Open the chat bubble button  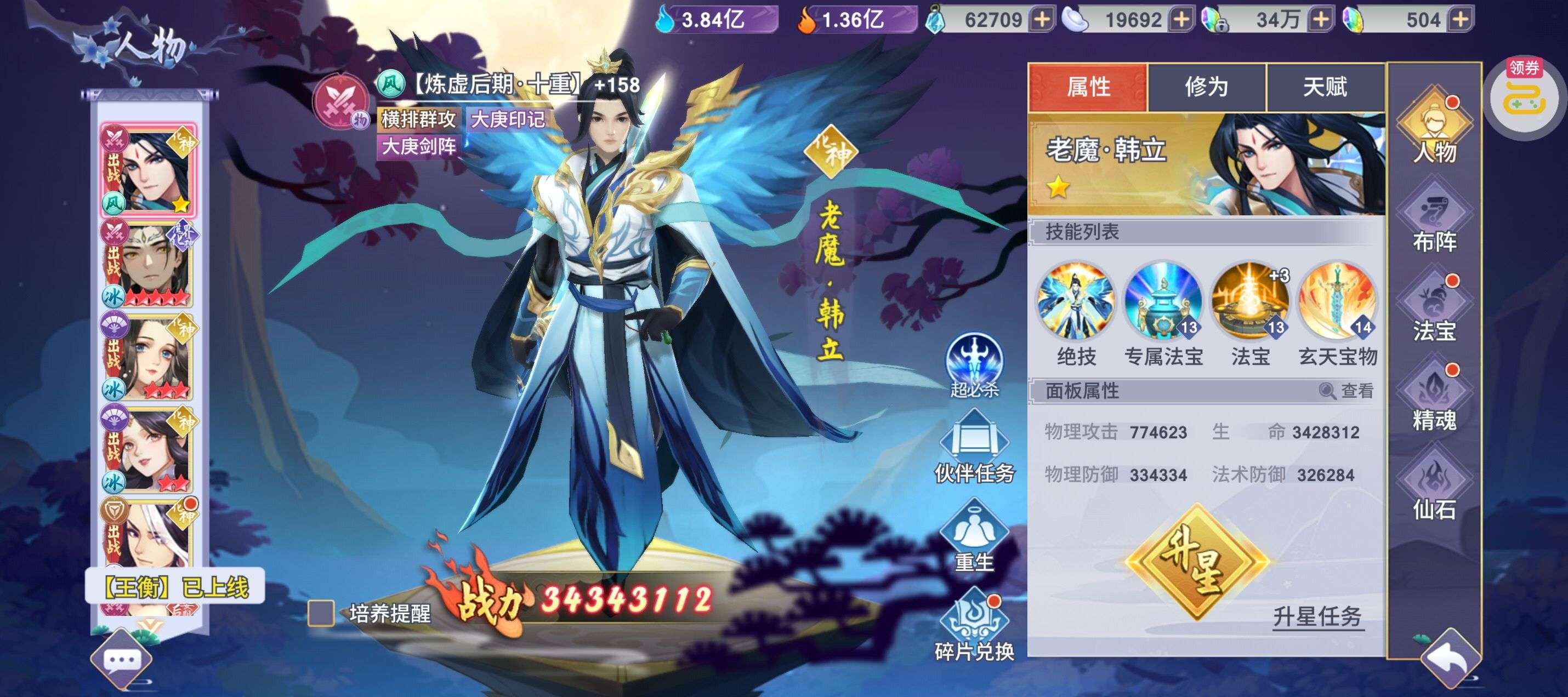[x=122, y=660]
